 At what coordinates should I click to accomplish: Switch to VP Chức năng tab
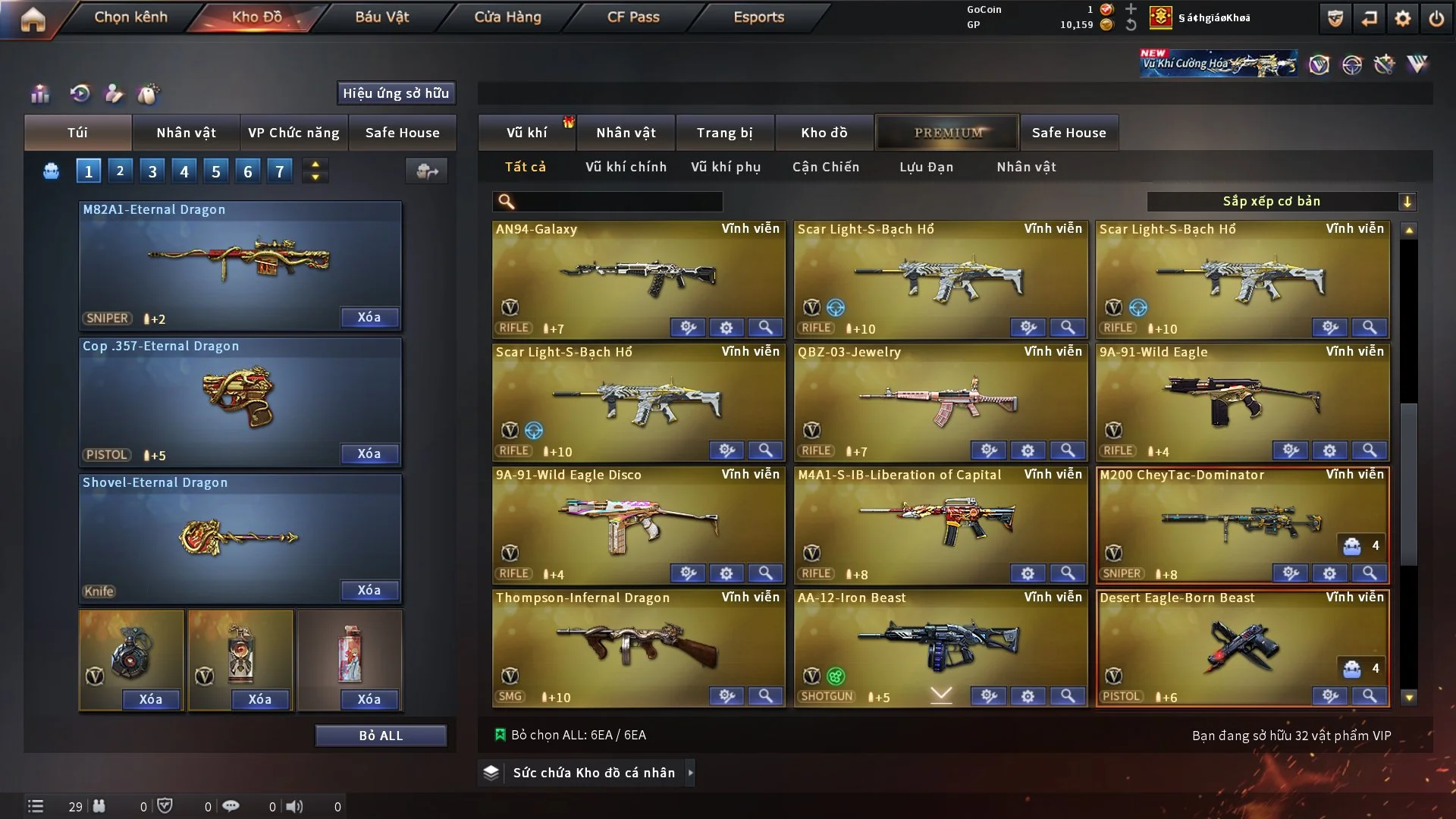[x=293, y=133]
